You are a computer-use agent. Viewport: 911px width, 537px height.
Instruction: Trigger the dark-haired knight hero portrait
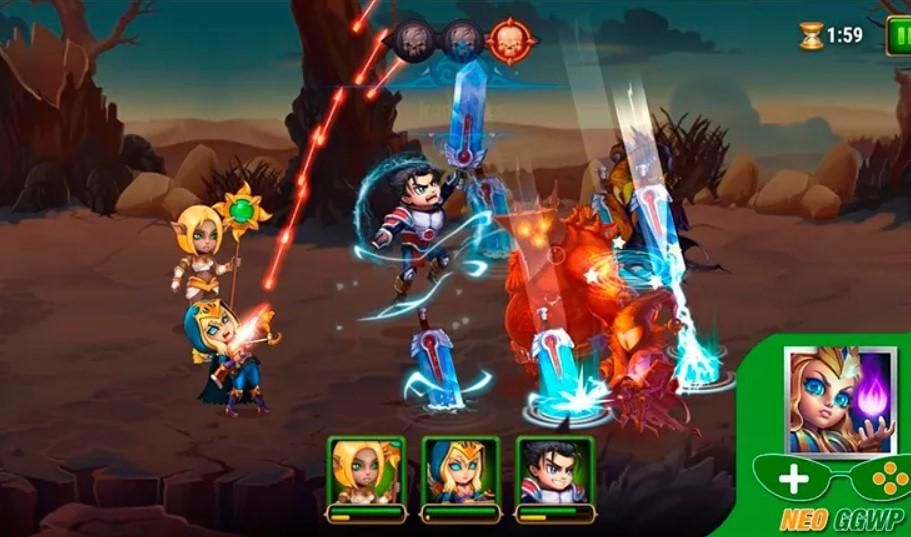(x=553, y=472)
